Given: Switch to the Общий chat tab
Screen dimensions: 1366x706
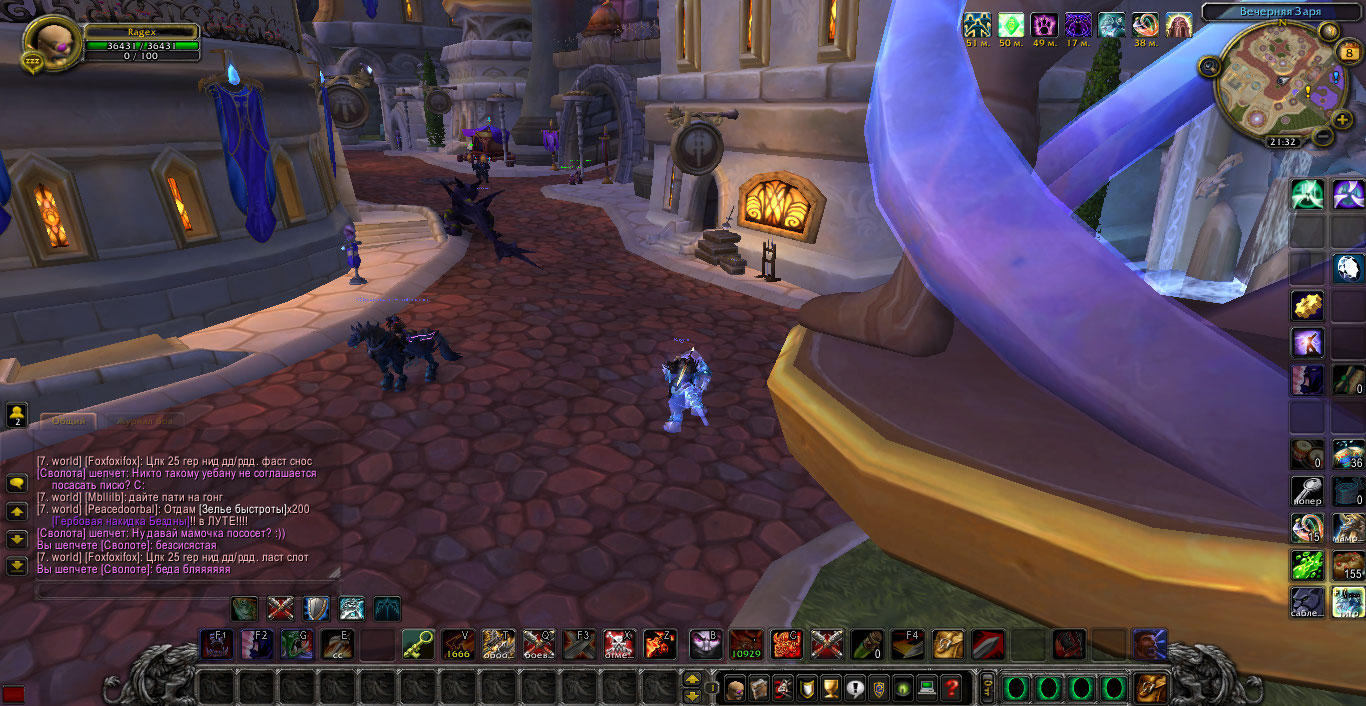Looking at the screenshot, I should [69, 422].
